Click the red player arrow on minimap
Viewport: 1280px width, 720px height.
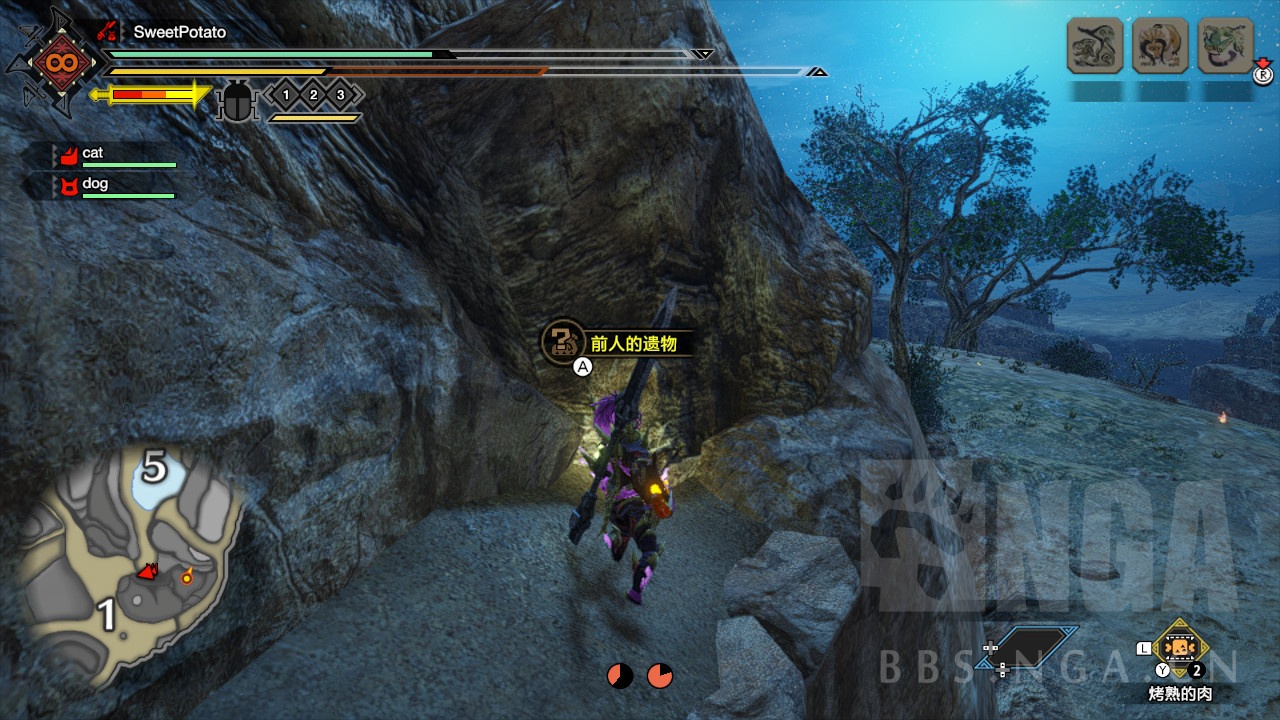(x=148, y=572)
